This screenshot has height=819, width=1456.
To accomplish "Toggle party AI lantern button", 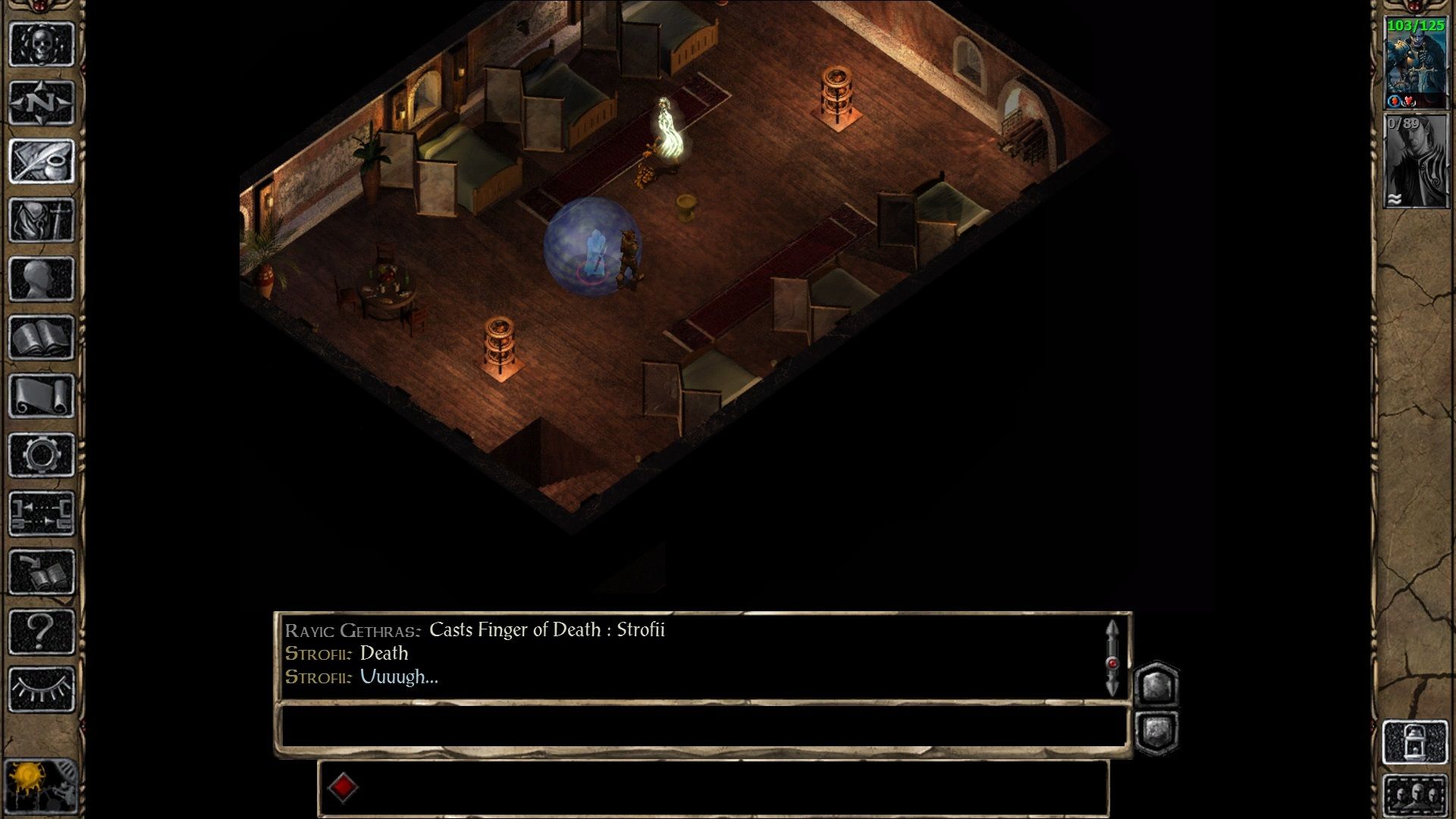I will click(x=1415, y=742).
